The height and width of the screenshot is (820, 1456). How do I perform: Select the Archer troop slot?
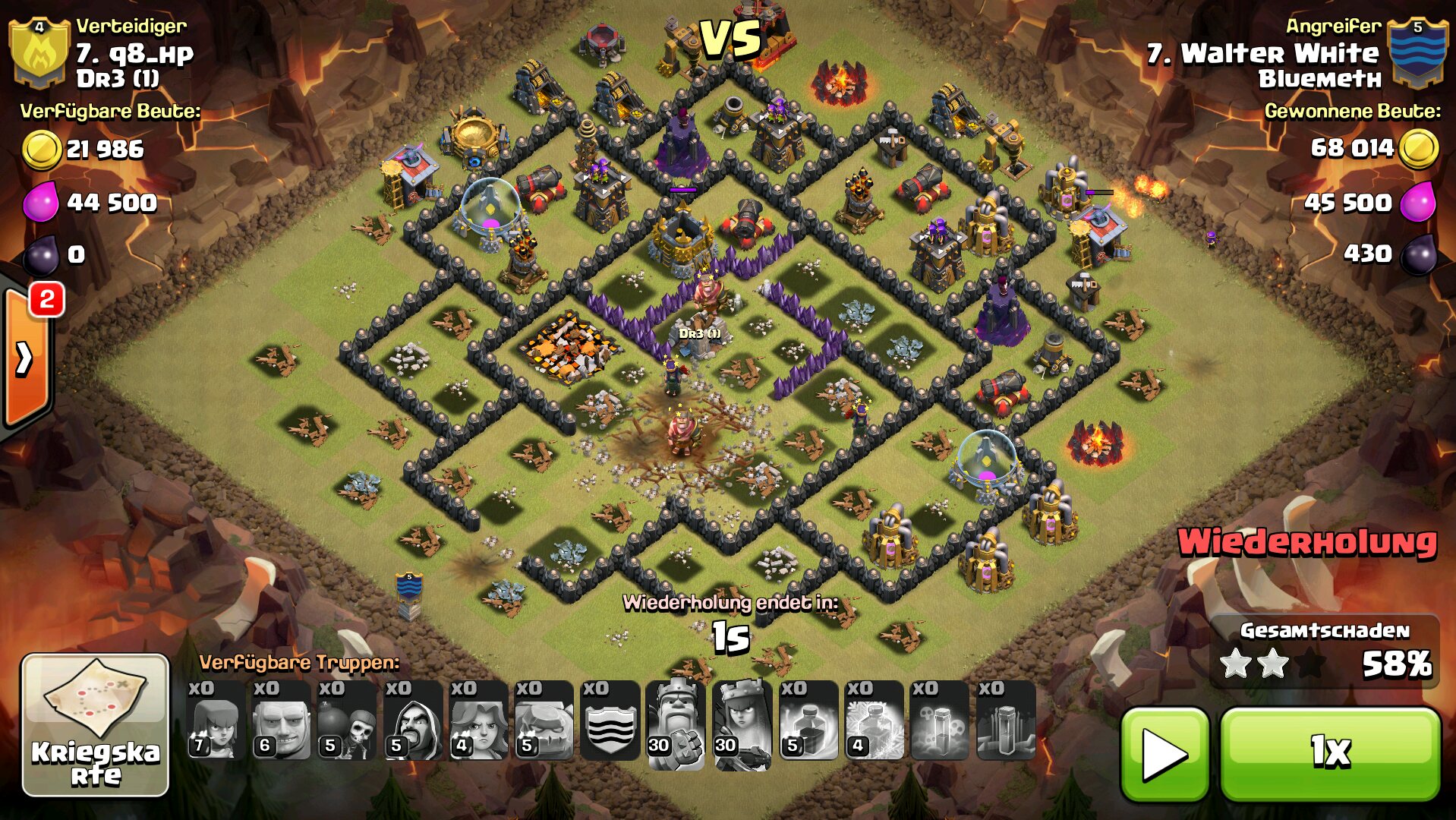click(x=216, y=721)
